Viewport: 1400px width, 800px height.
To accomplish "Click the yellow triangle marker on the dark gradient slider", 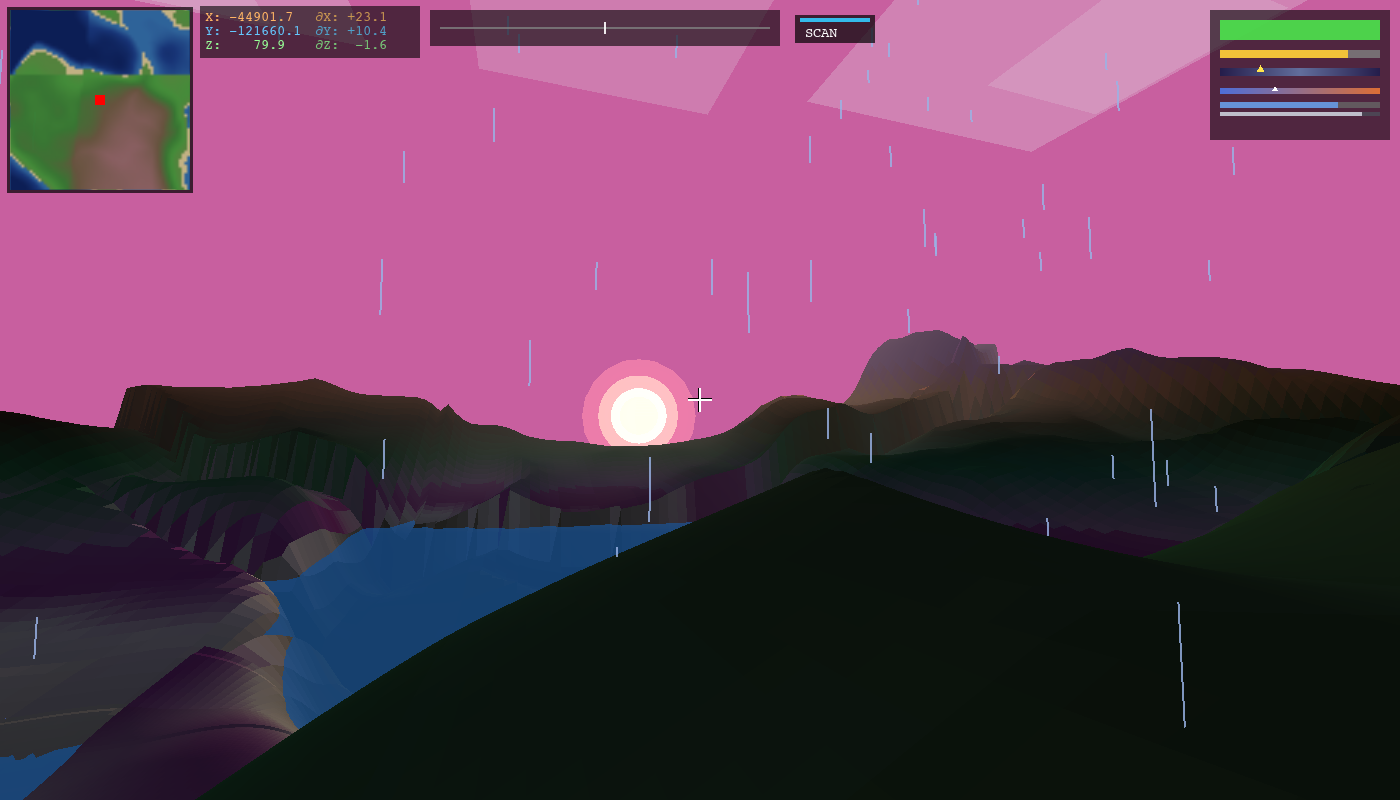I will coord(1260,69).
